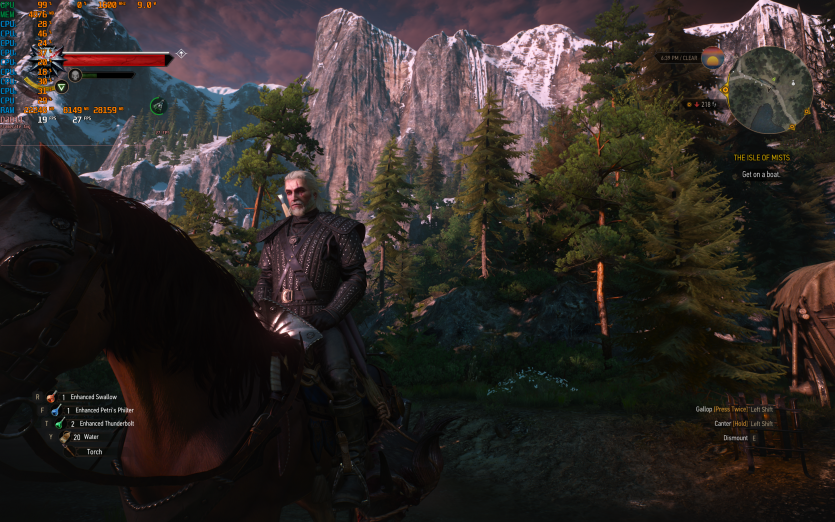This screenshot has height=522, width=835.
Task: Click the crossbow icon with green ring
Action: coord(158,105)
